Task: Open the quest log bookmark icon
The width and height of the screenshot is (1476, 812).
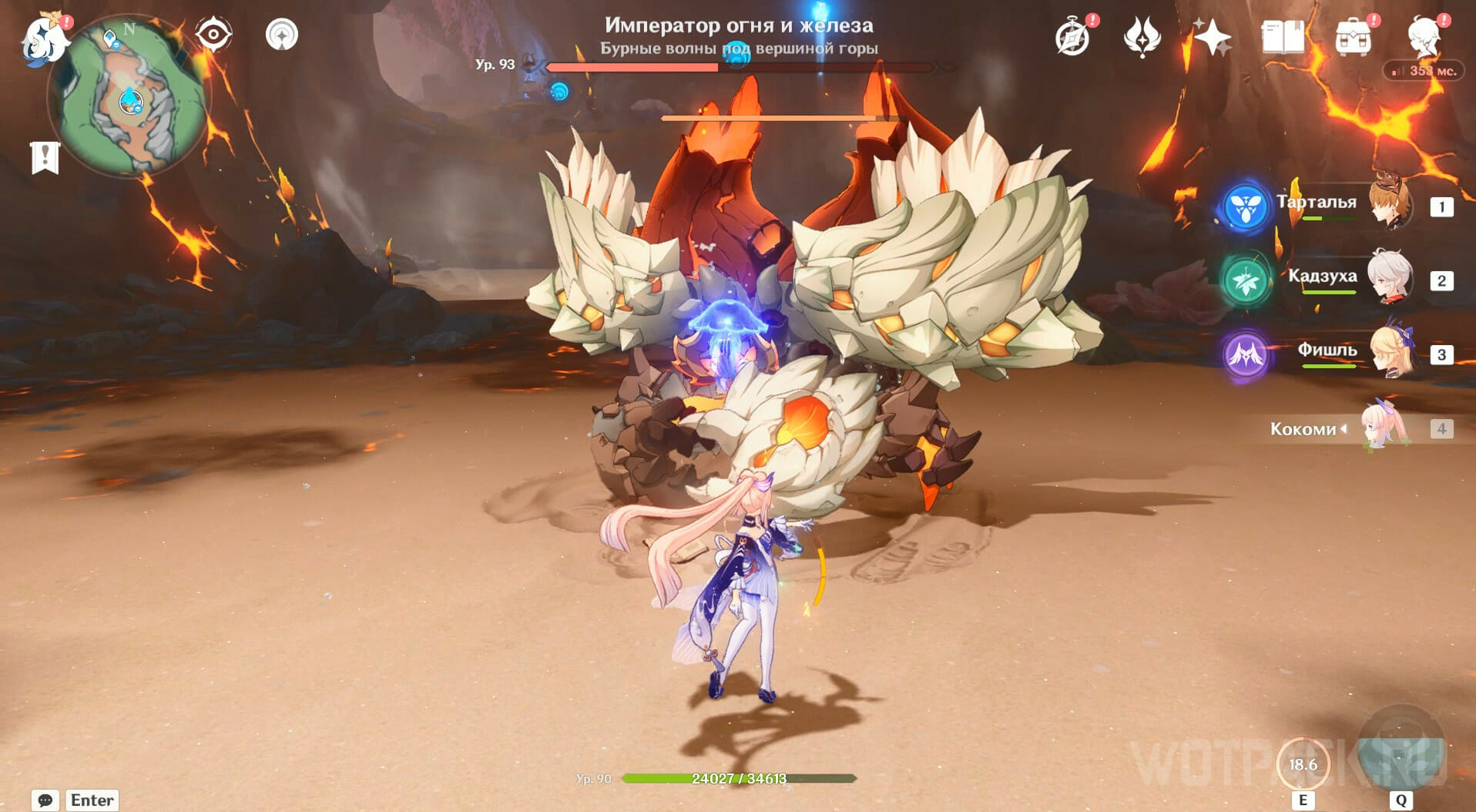Action: point(45,157)
